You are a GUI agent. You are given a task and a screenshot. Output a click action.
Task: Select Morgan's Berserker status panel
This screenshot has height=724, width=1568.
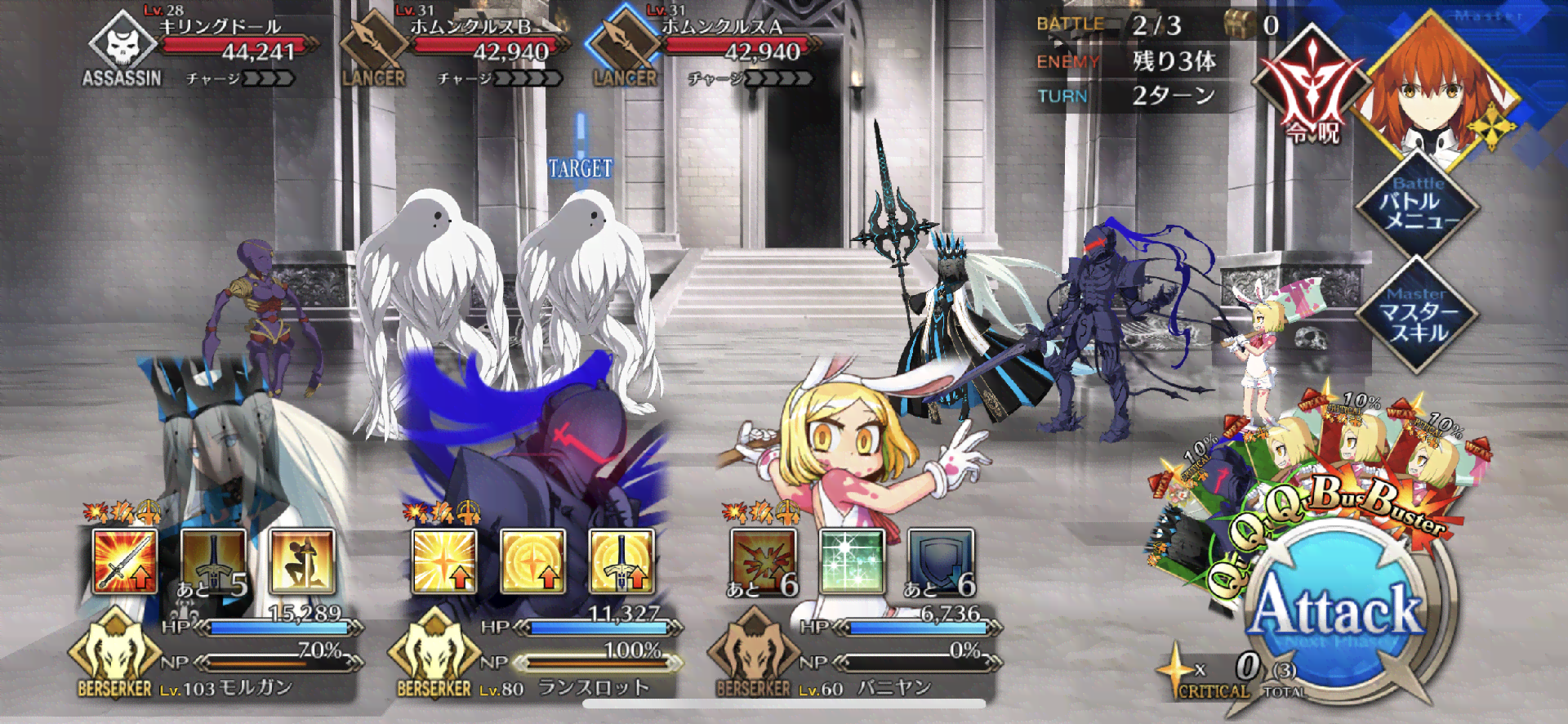216,654
